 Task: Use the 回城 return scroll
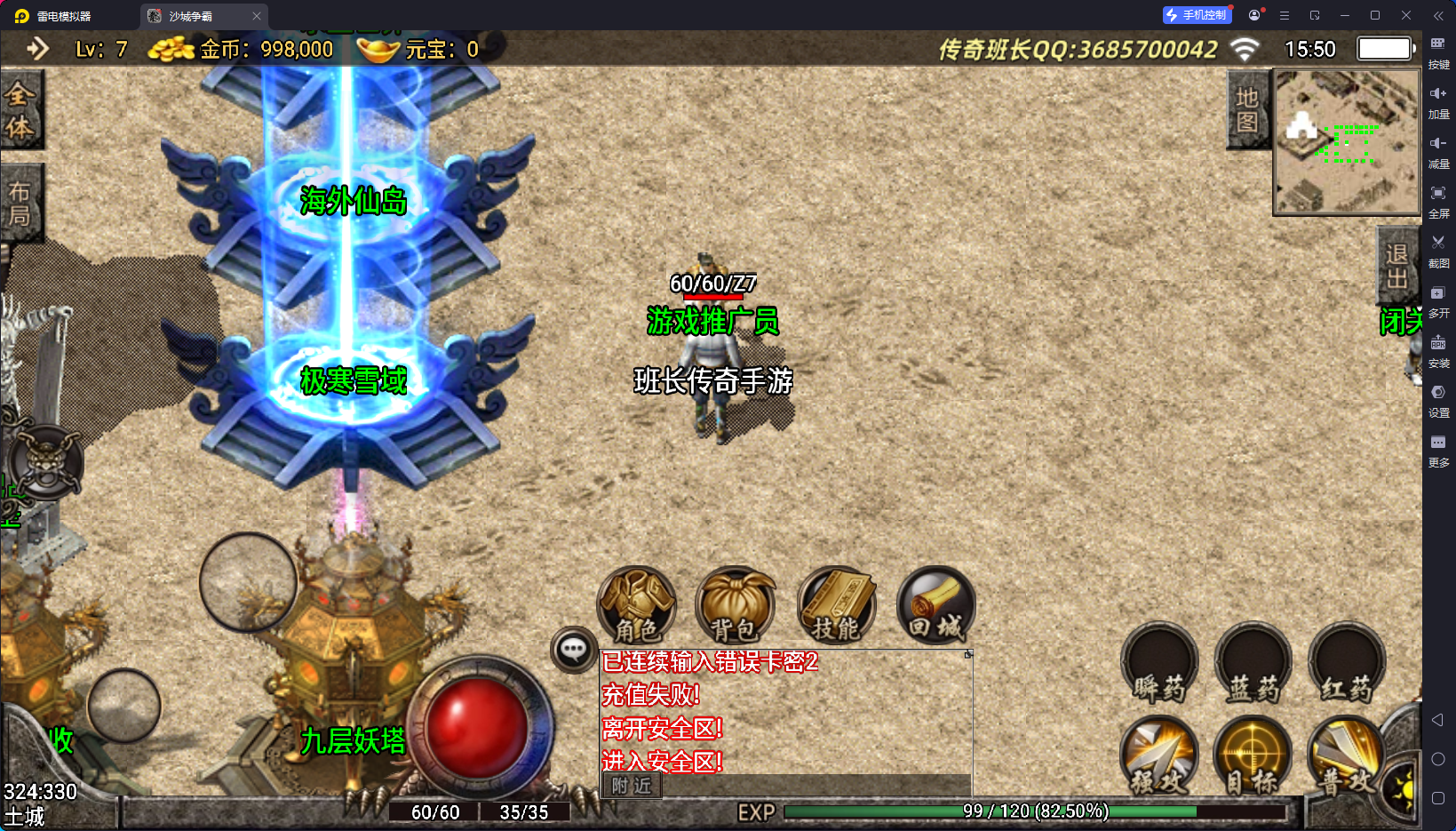click(935, 606)
